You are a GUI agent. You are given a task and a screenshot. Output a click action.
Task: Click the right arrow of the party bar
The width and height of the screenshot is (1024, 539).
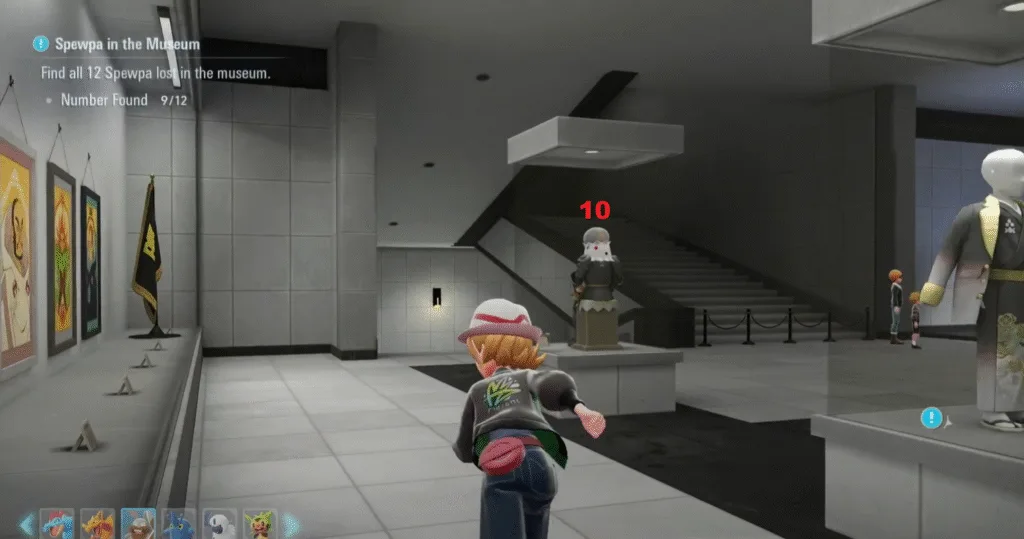[291, 523]
